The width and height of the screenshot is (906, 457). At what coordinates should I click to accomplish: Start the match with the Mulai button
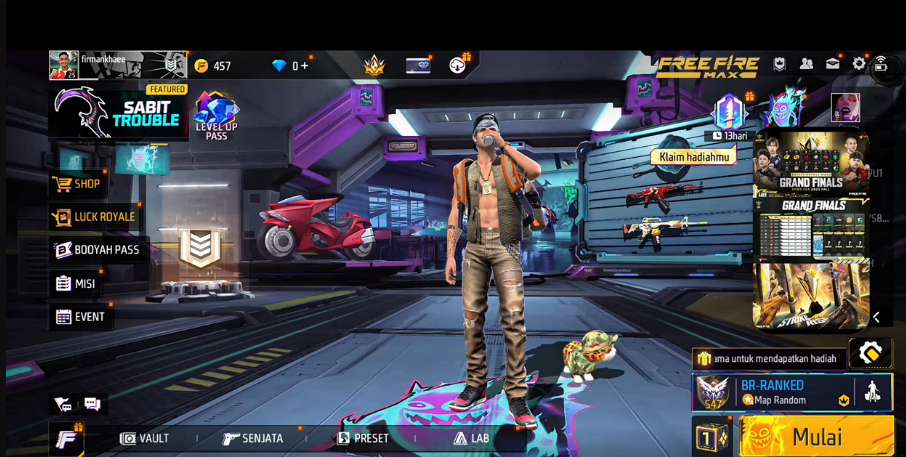pyautogui.click(x=816, y=437)
